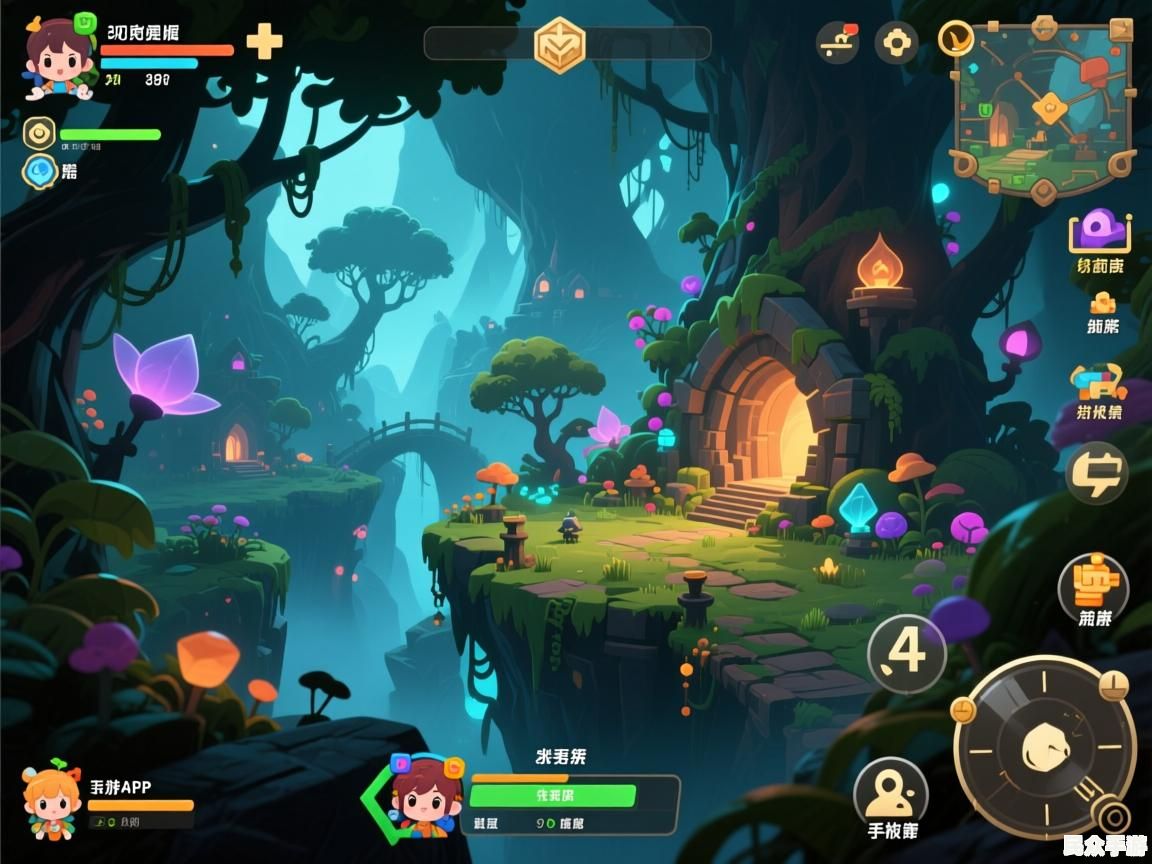Click the blue gem icon
The width and height of the screenshot is (1152, 864).
tap(39, 171)
